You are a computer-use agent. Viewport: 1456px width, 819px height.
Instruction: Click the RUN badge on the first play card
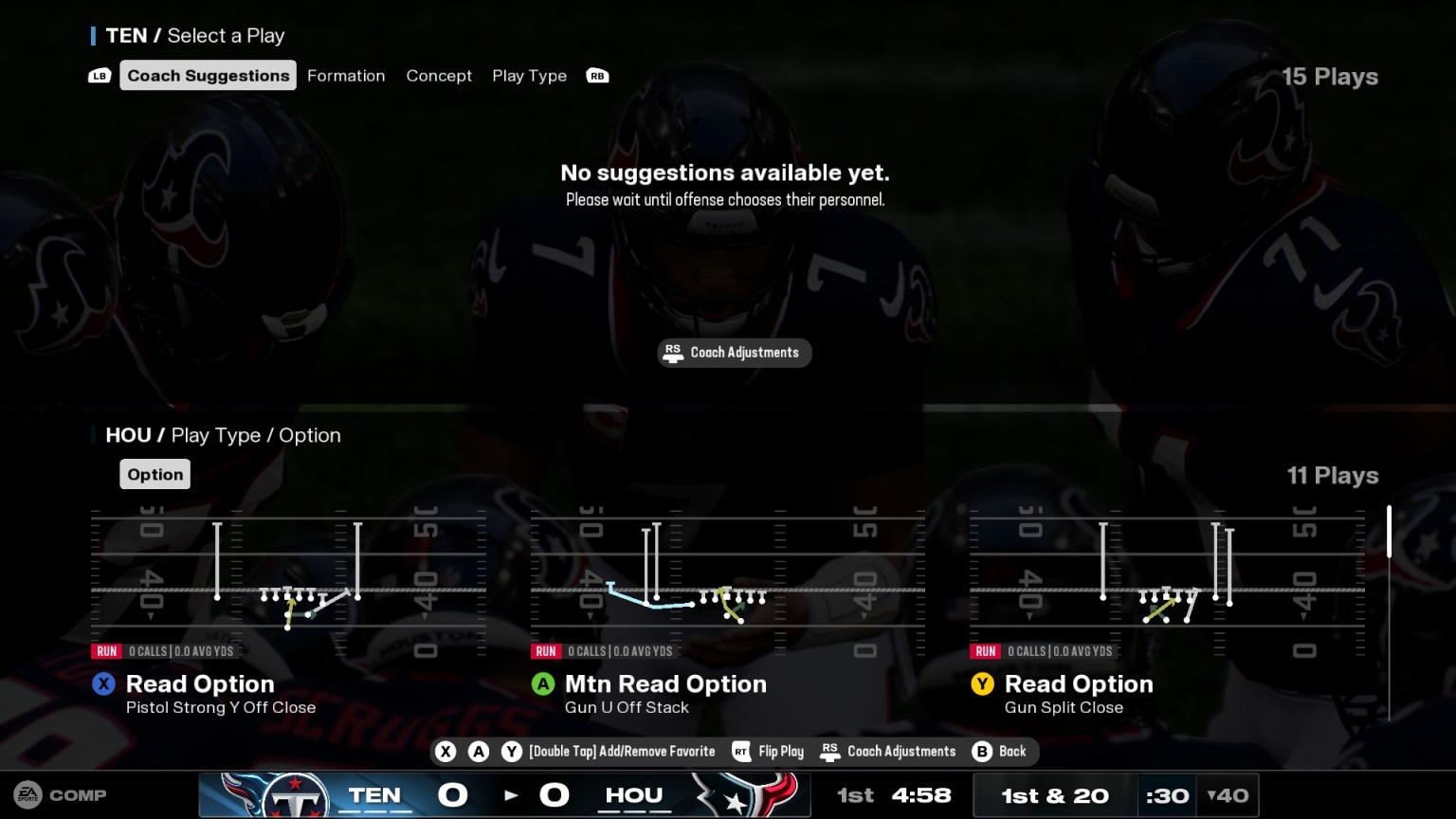tap(106, 651)
